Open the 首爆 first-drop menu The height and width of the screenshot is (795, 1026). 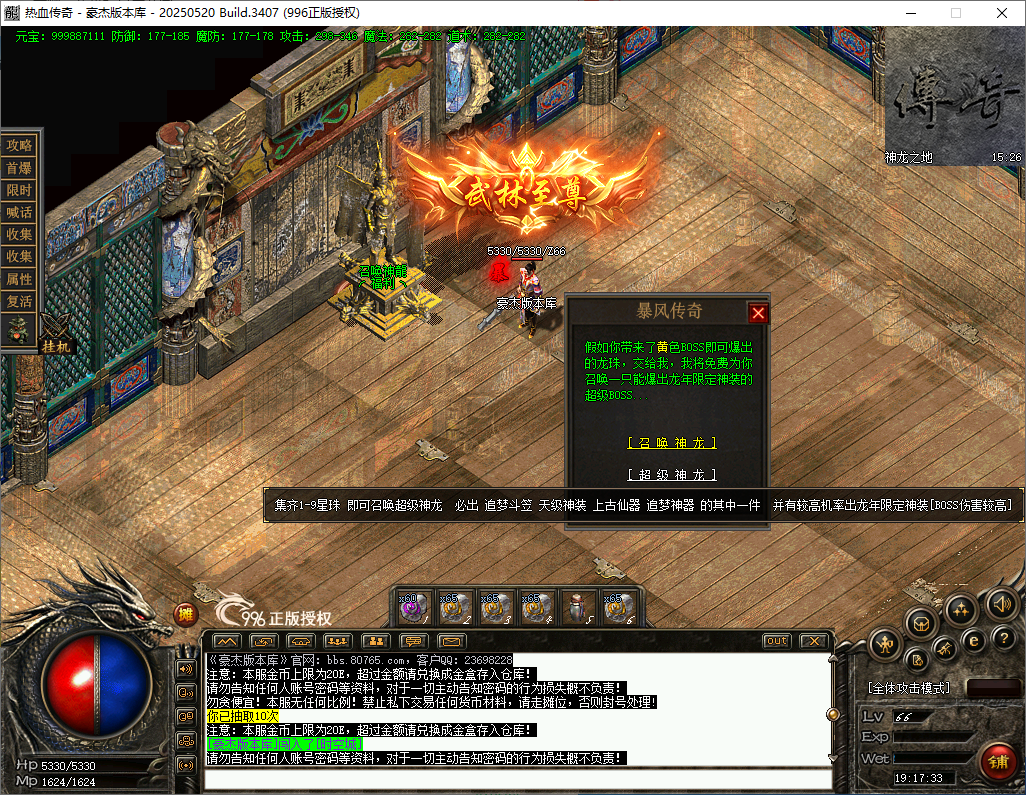click(x=20, y=168)
